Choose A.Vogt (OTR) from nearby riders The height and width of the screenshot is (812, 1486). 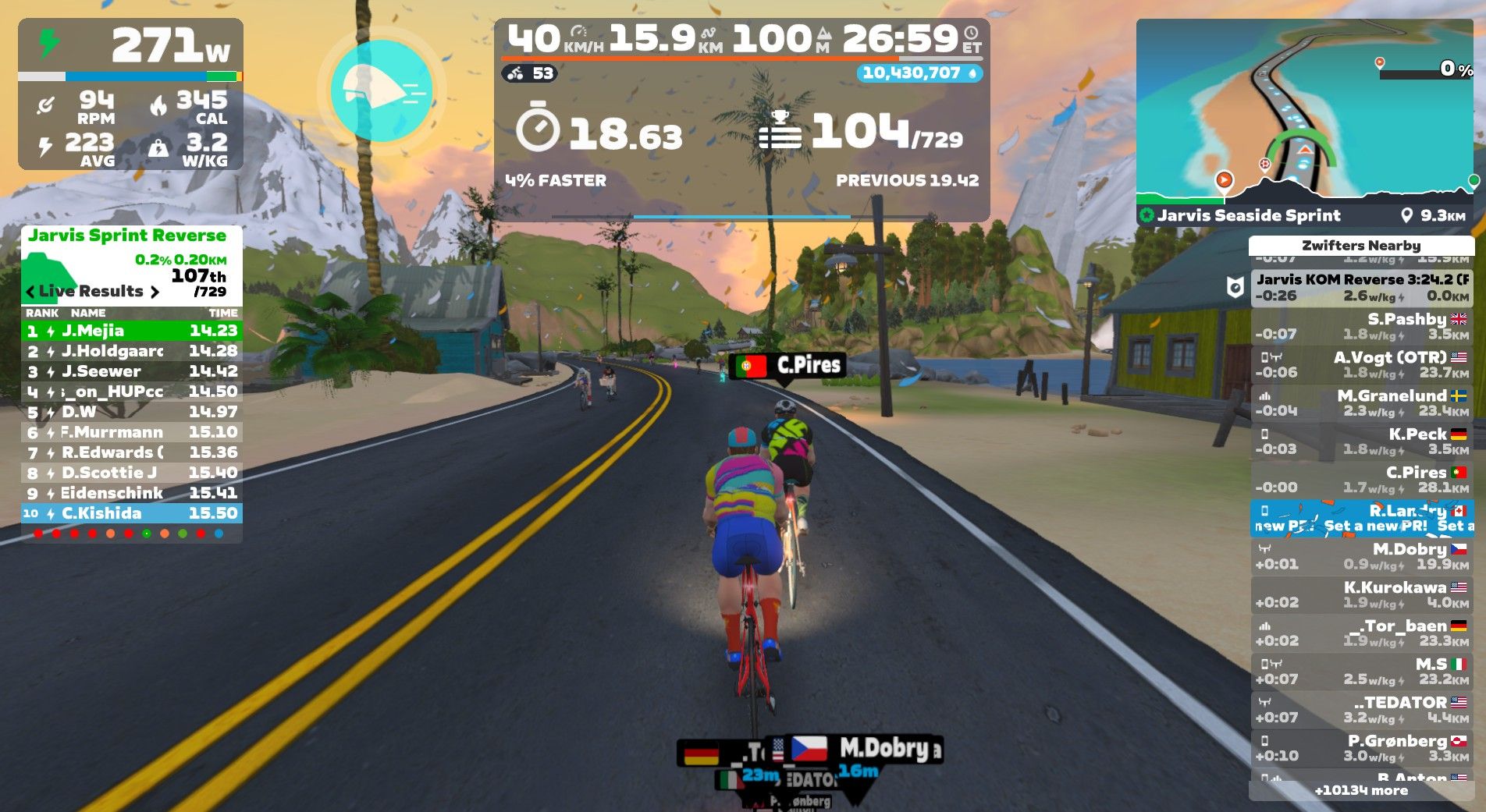tap(1361, 364)
